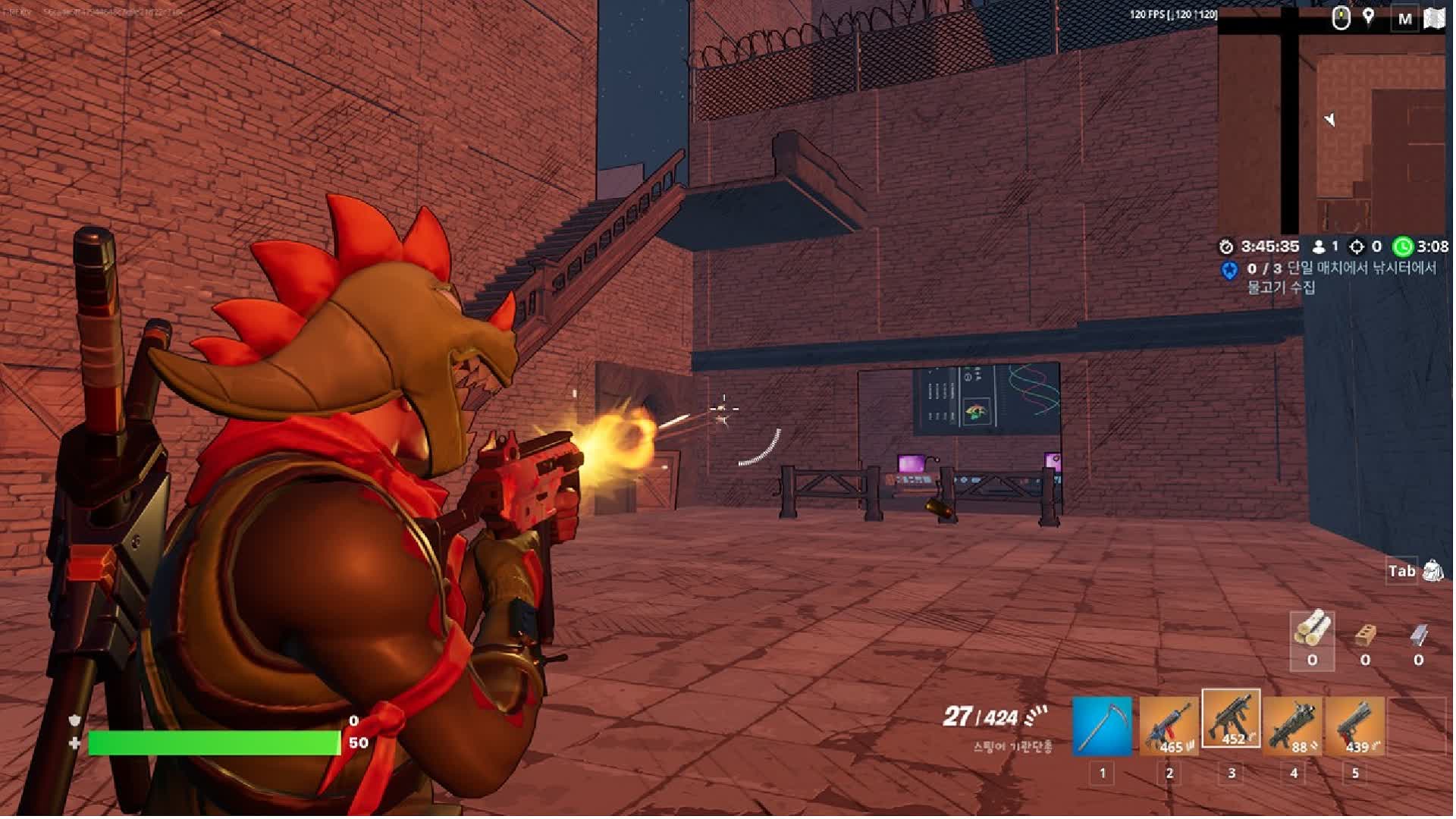
Task: Select the scythe pickaxe slot
Action: (1102, 726)
